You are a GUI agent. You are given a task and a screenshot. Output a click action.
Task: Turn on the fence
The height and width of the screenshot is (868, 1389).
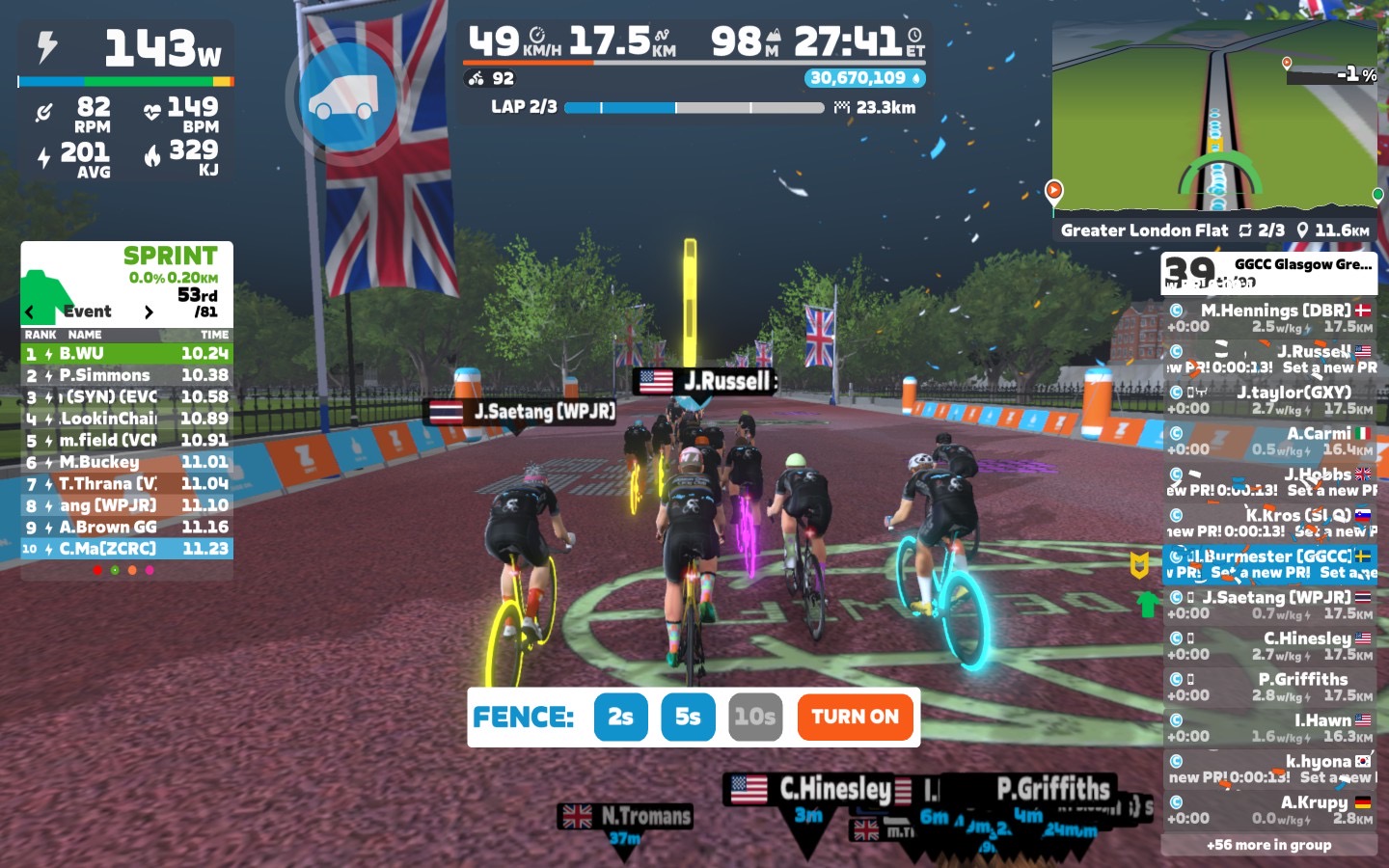(855, 717)
